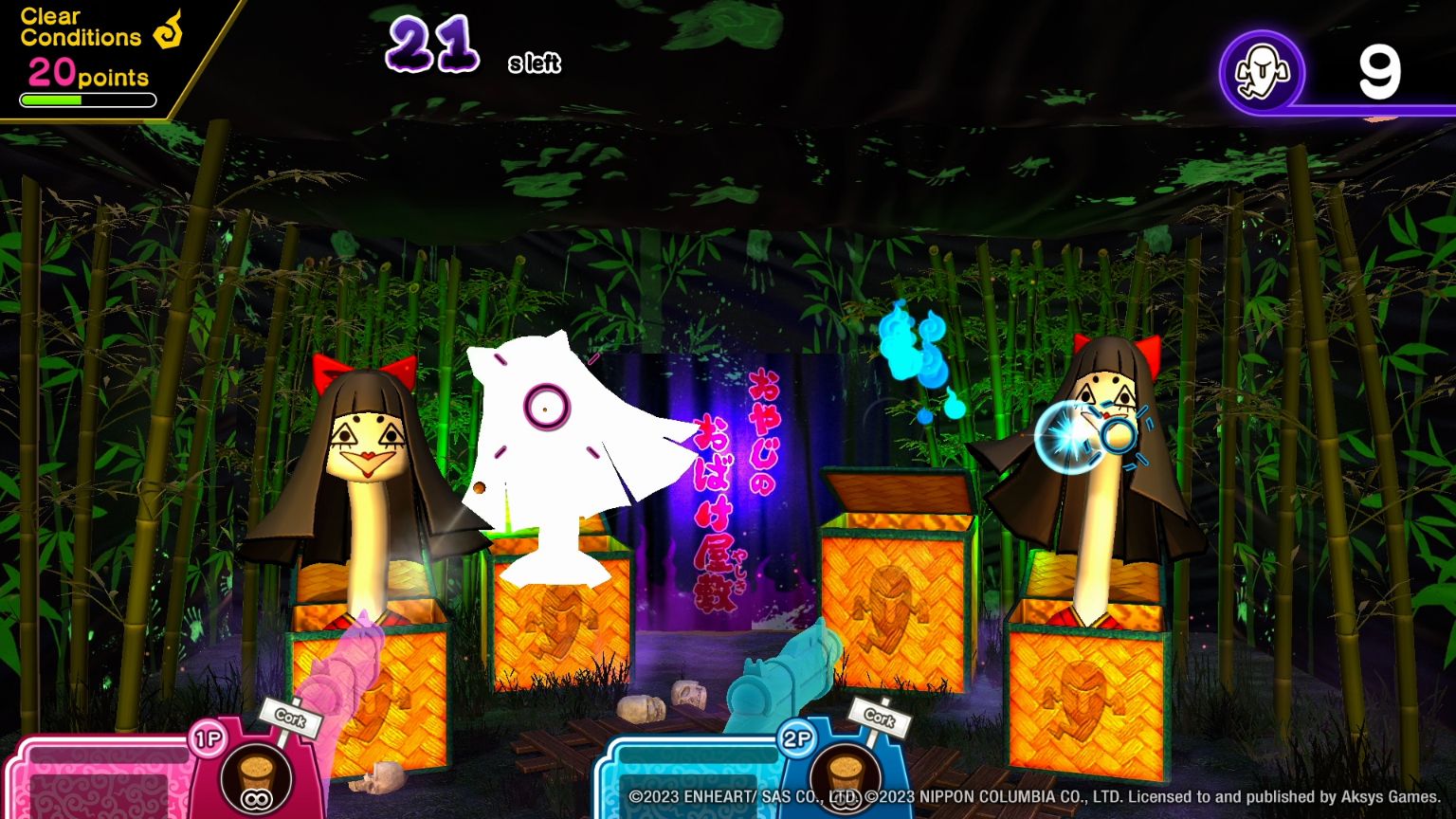Click the 20 points objective text
Screen dimensions: 1456x819
88,73
